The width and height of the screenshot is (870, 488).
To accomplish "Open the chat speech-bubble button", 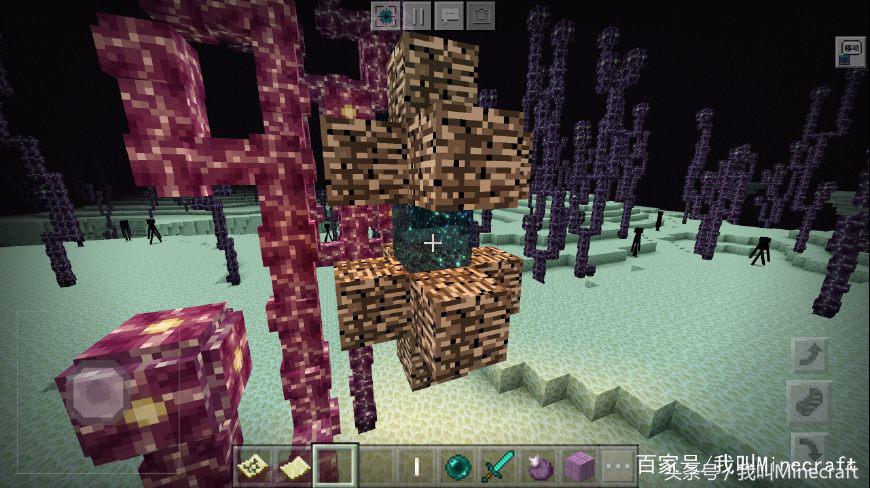I will tap(449, 15).
